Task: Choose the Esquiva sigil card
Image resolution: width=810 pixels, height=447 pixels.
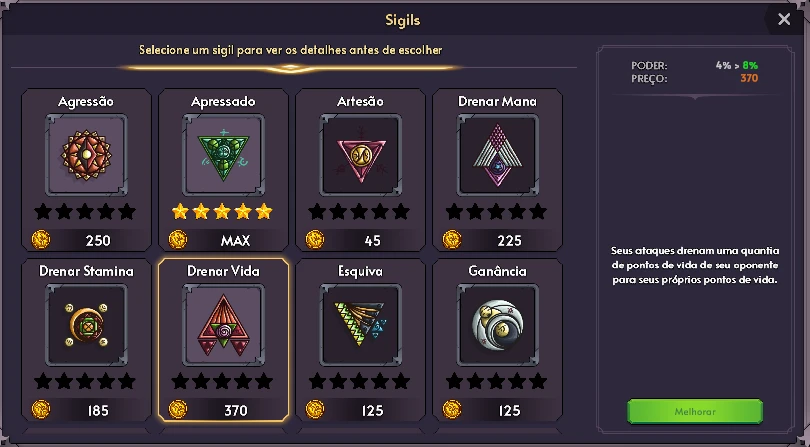Action: click(360, 338)
